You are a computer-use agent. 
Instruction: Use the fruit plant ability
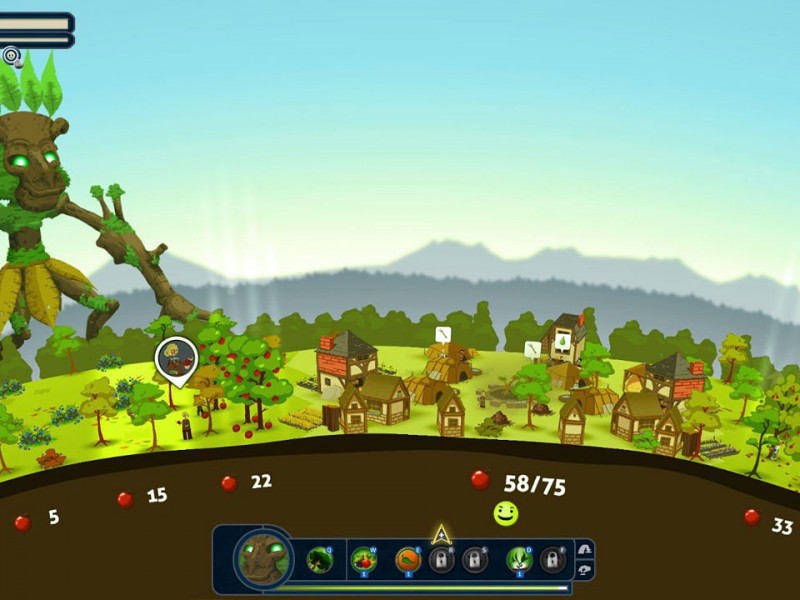click(364, 558)
